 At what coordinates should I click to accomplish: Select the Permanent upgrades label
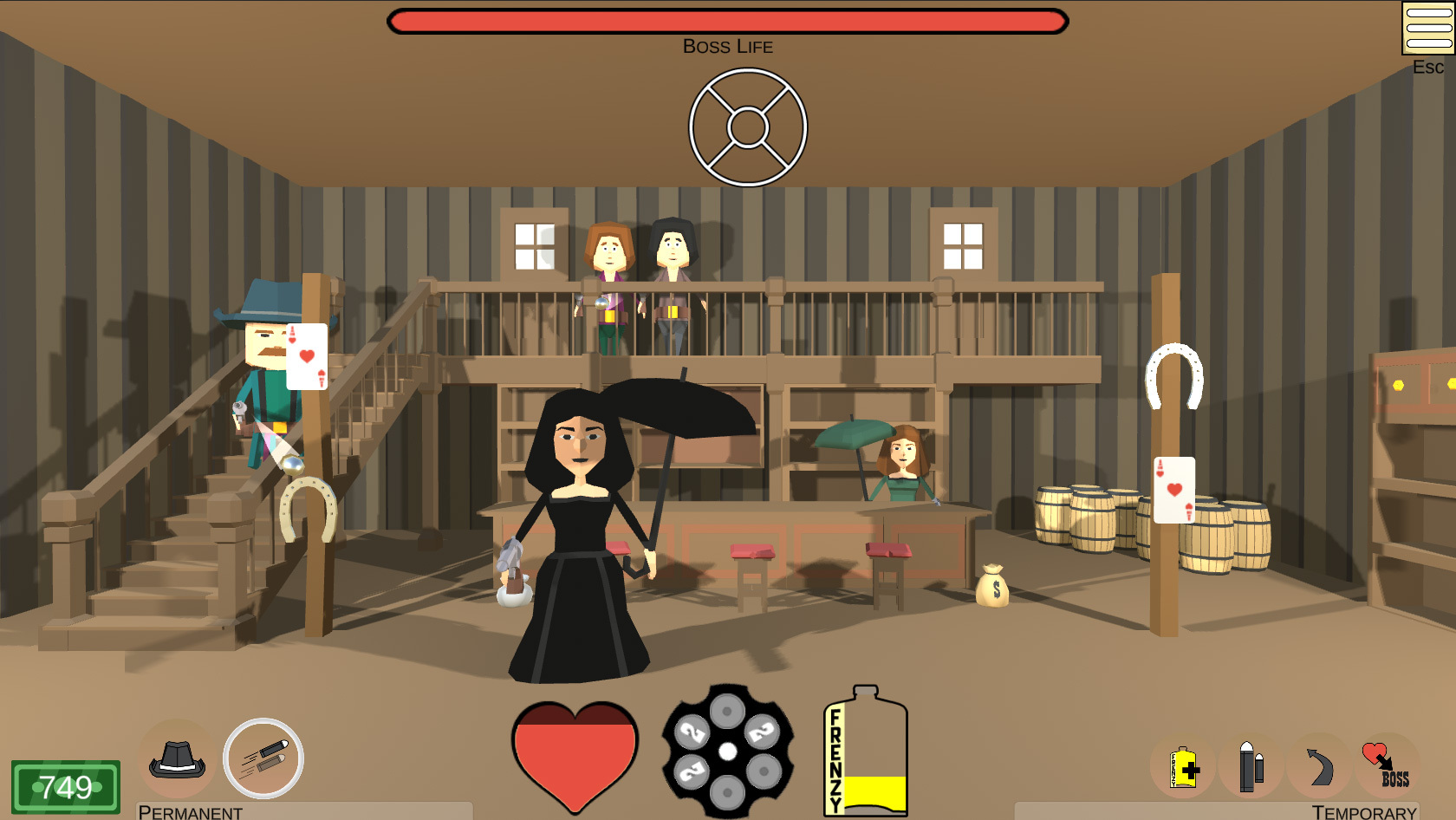tap(190, 813)
